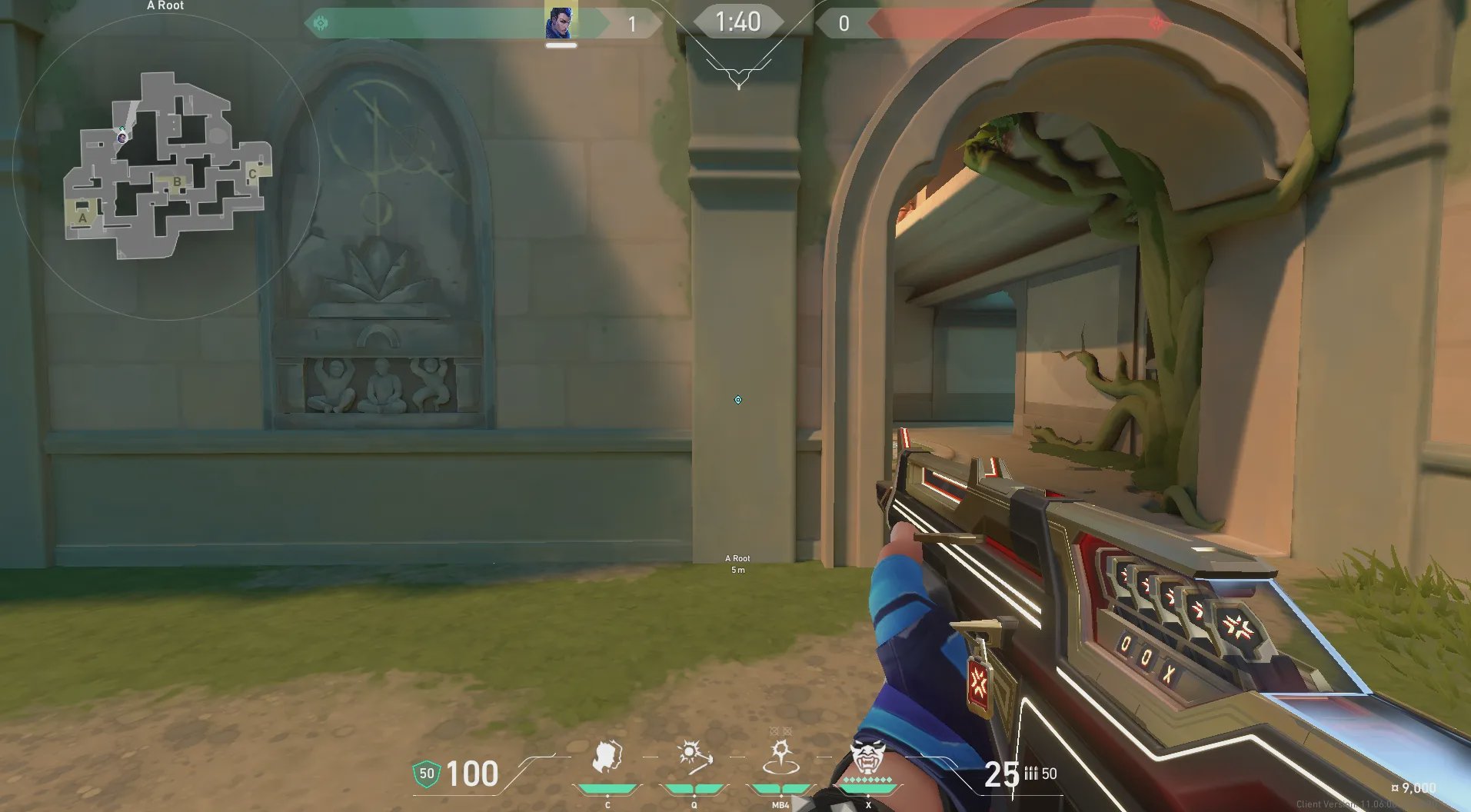This screenshot has height=812, width=1471.
Task: Activate the Dimensional Drift mask ultimate icon
Action: click(x=868, y=757)
